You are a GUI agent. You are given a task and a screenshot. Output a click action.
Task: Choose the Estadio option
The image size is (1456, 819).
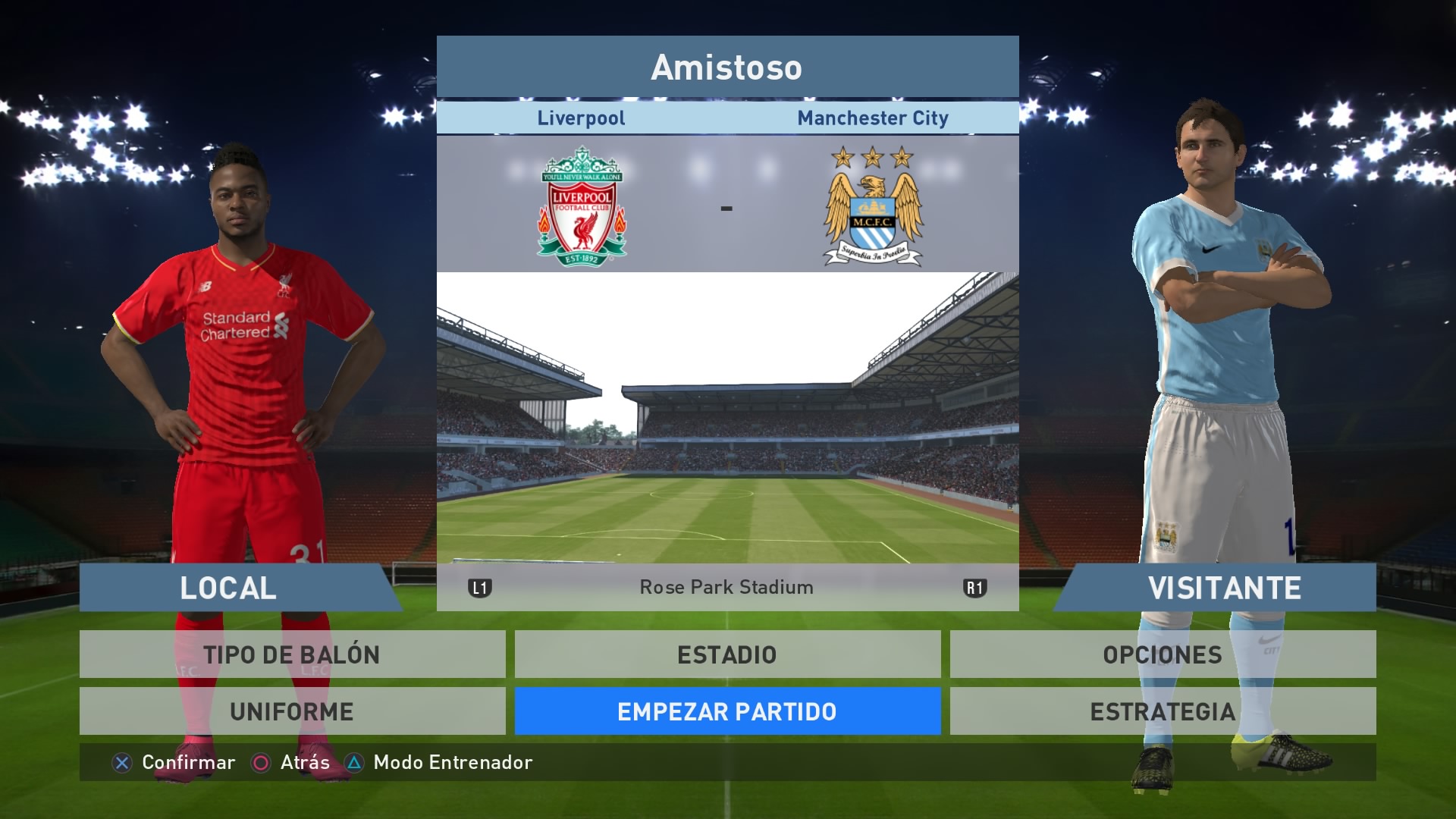(x=727, y=654)
